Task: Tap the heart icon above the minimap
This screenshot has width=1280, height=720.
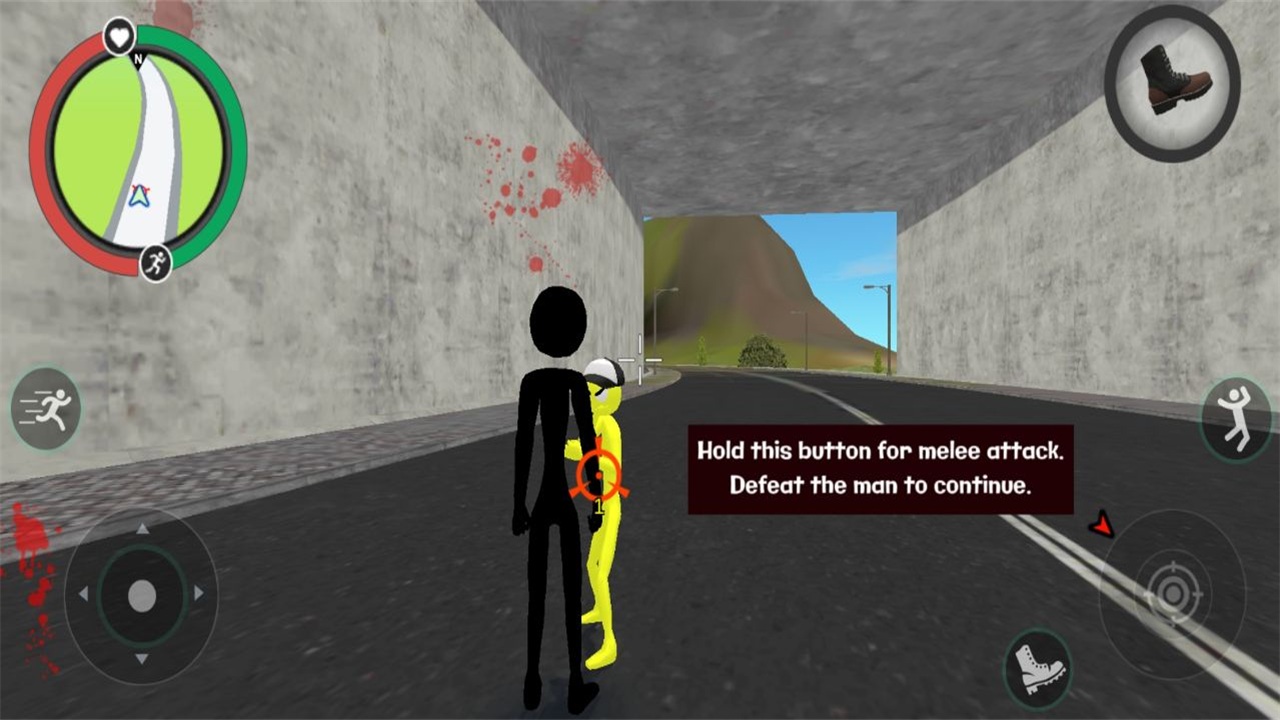Action: (x=119, y=35)
